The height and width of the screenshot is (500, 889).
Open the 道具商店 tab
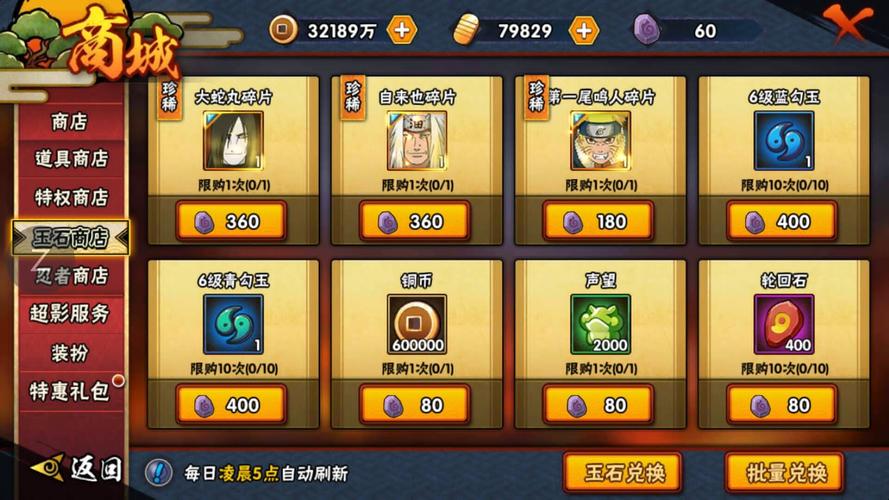point(70,159)
